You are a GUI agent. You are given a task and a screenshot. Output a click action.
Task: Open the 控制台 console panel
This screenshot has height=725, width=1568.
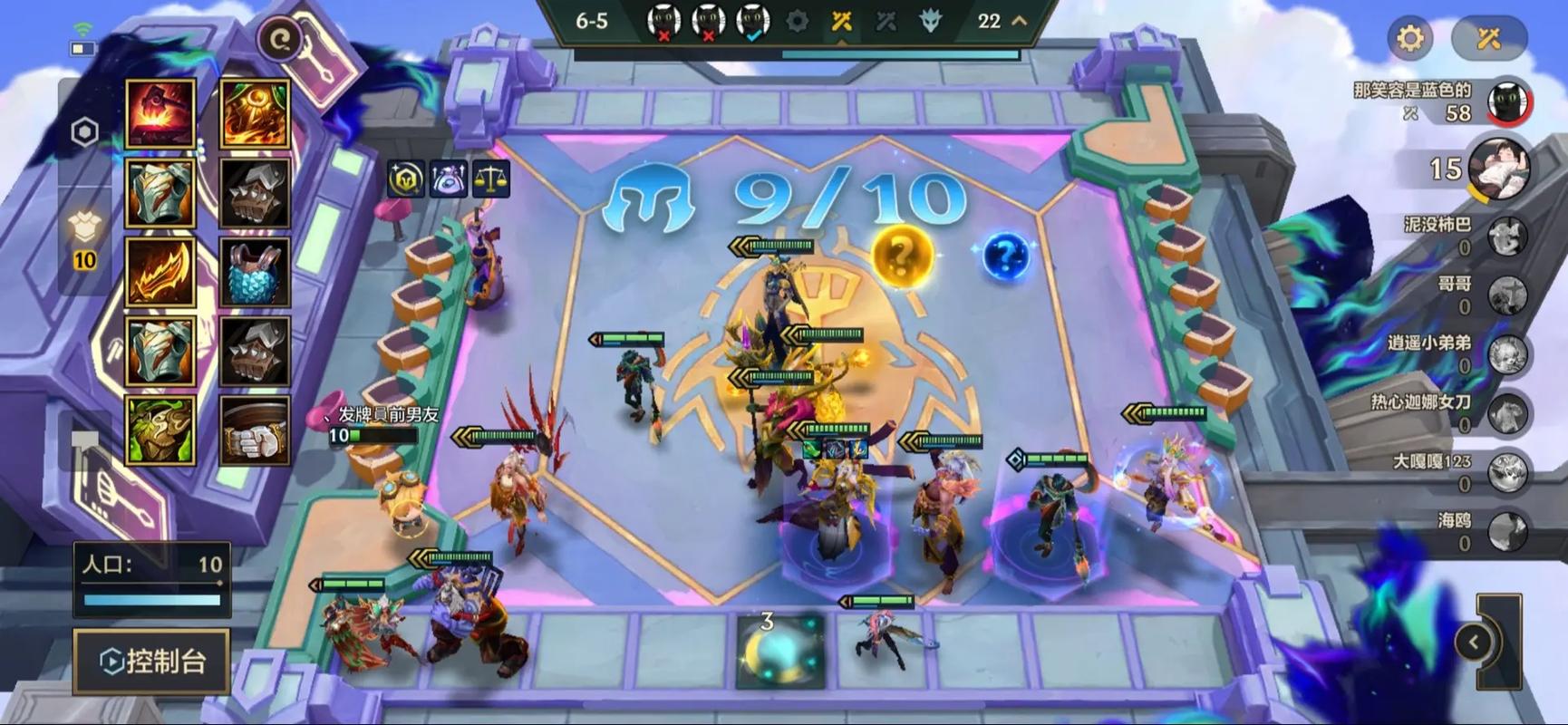click(x=151, y=661)
